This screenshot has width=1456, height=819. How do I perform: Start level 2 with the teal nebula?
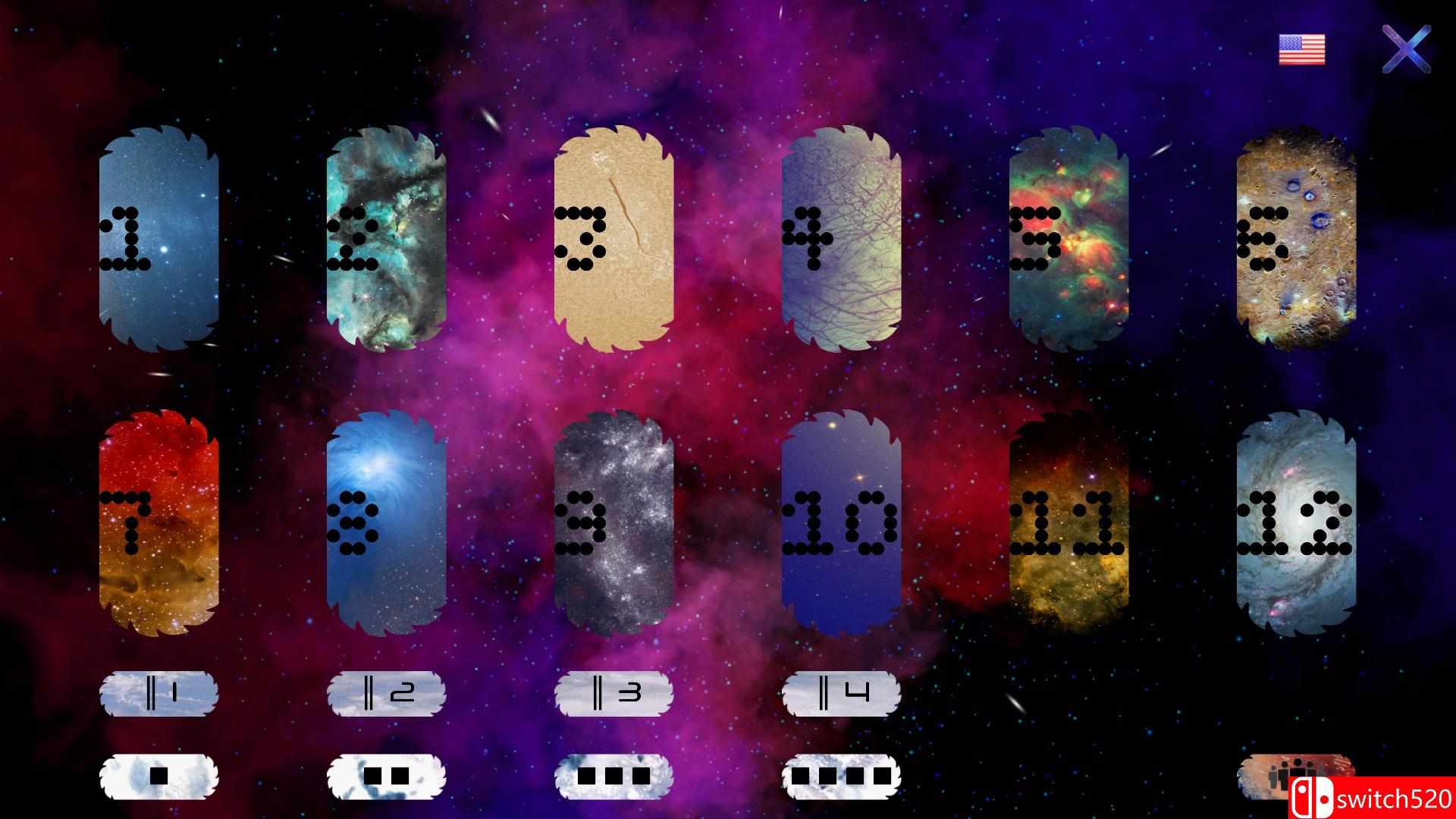[387, 239]
